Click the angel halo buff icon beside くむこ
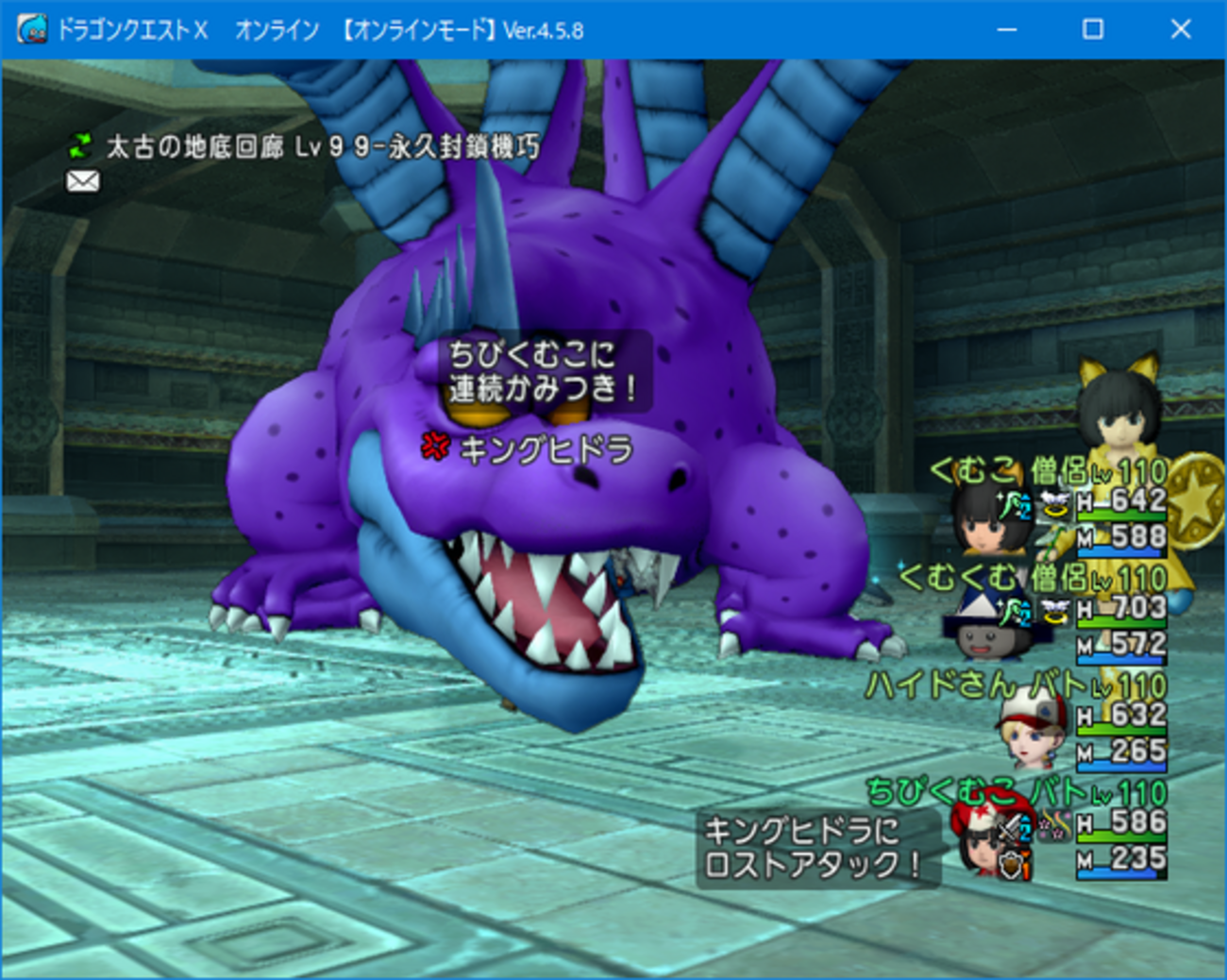The height and width of the screenshot is (980, 1227). [x=1054, y=505]
